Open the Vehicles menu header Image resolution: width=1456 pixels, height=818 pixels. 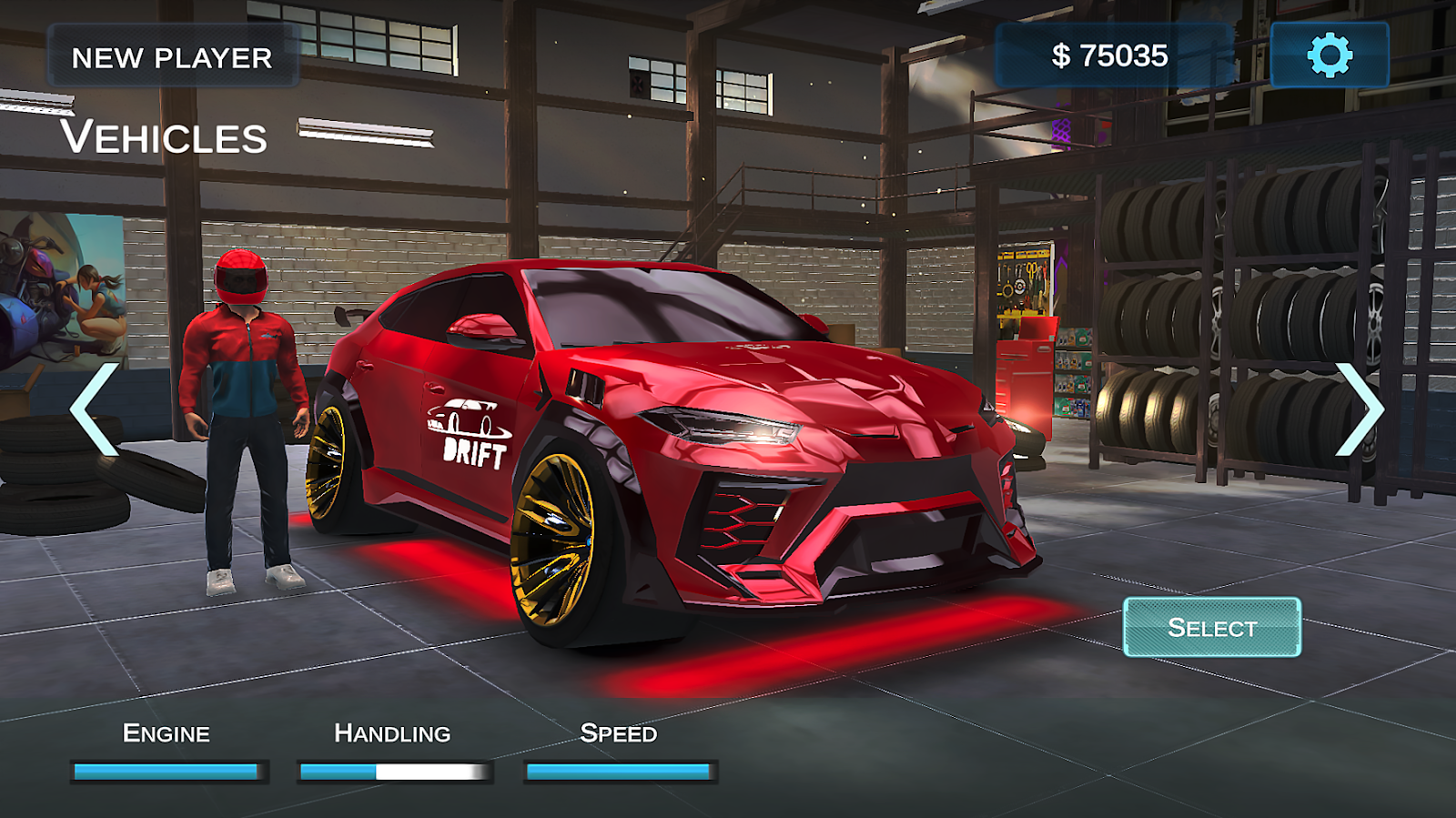click(166, 138)
